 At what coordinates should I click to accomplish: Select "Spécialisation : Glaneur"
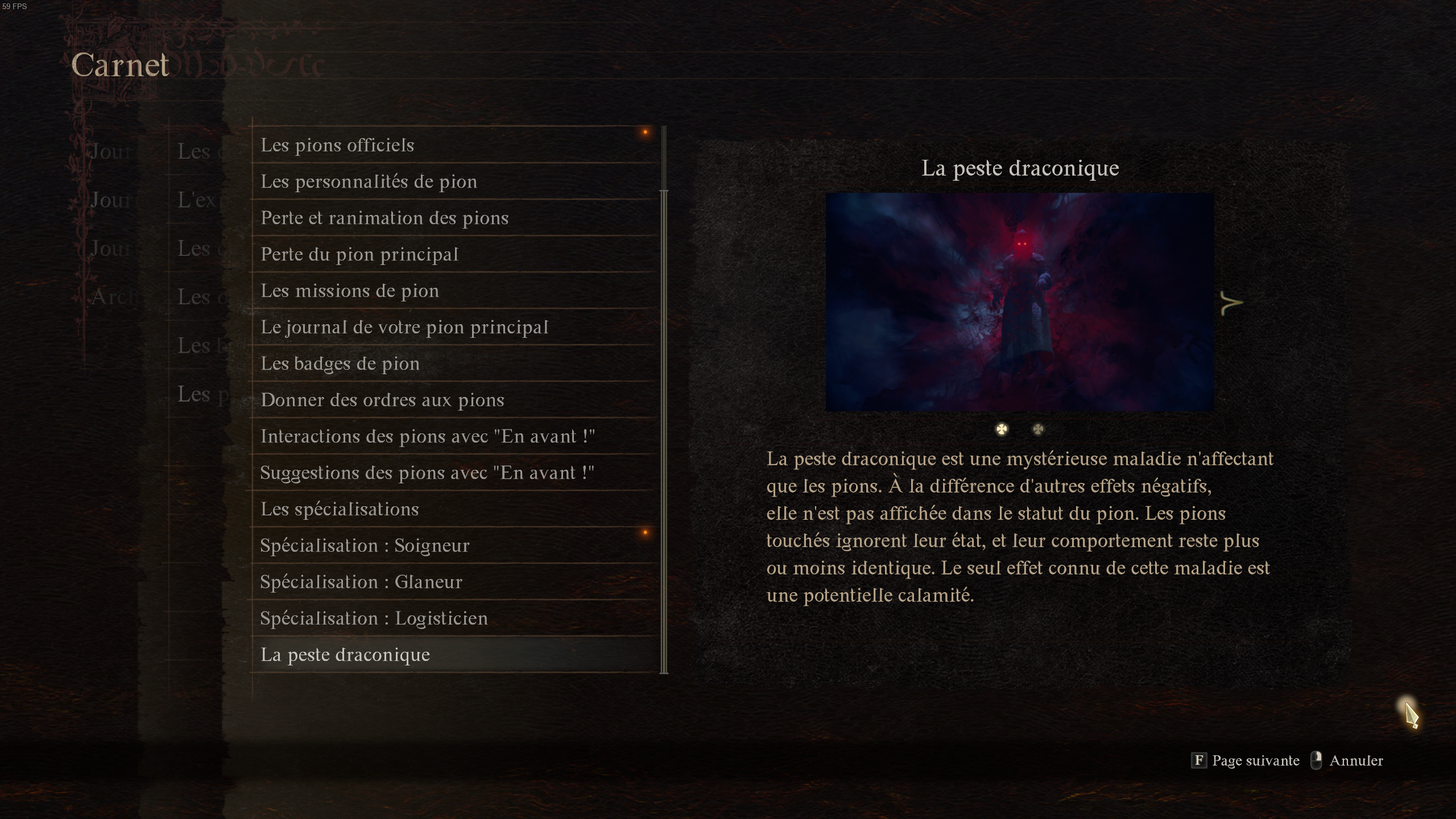[x=361, y=582]
